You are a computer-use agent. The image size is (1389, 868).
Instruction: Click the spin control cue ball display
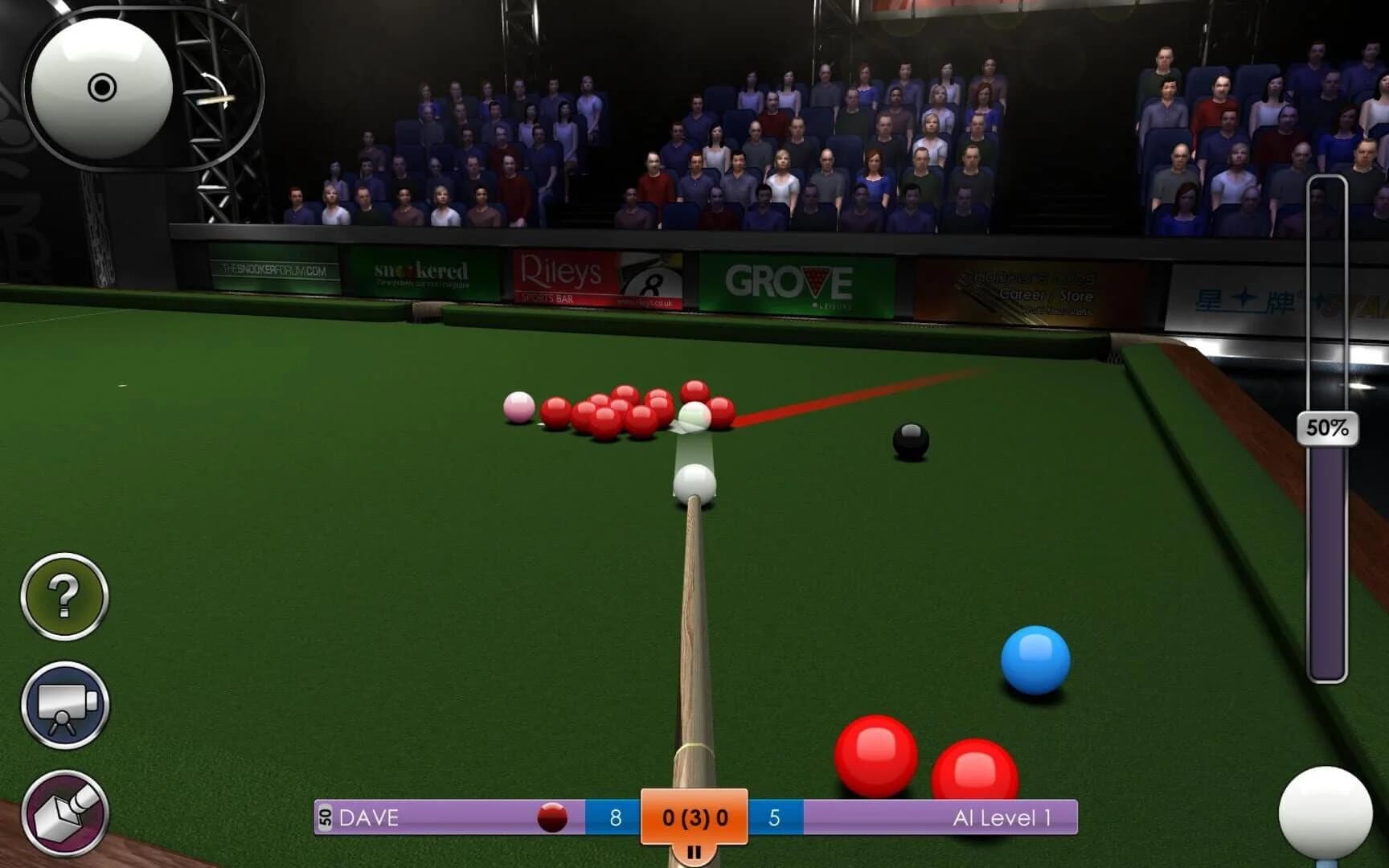point(100,84)
